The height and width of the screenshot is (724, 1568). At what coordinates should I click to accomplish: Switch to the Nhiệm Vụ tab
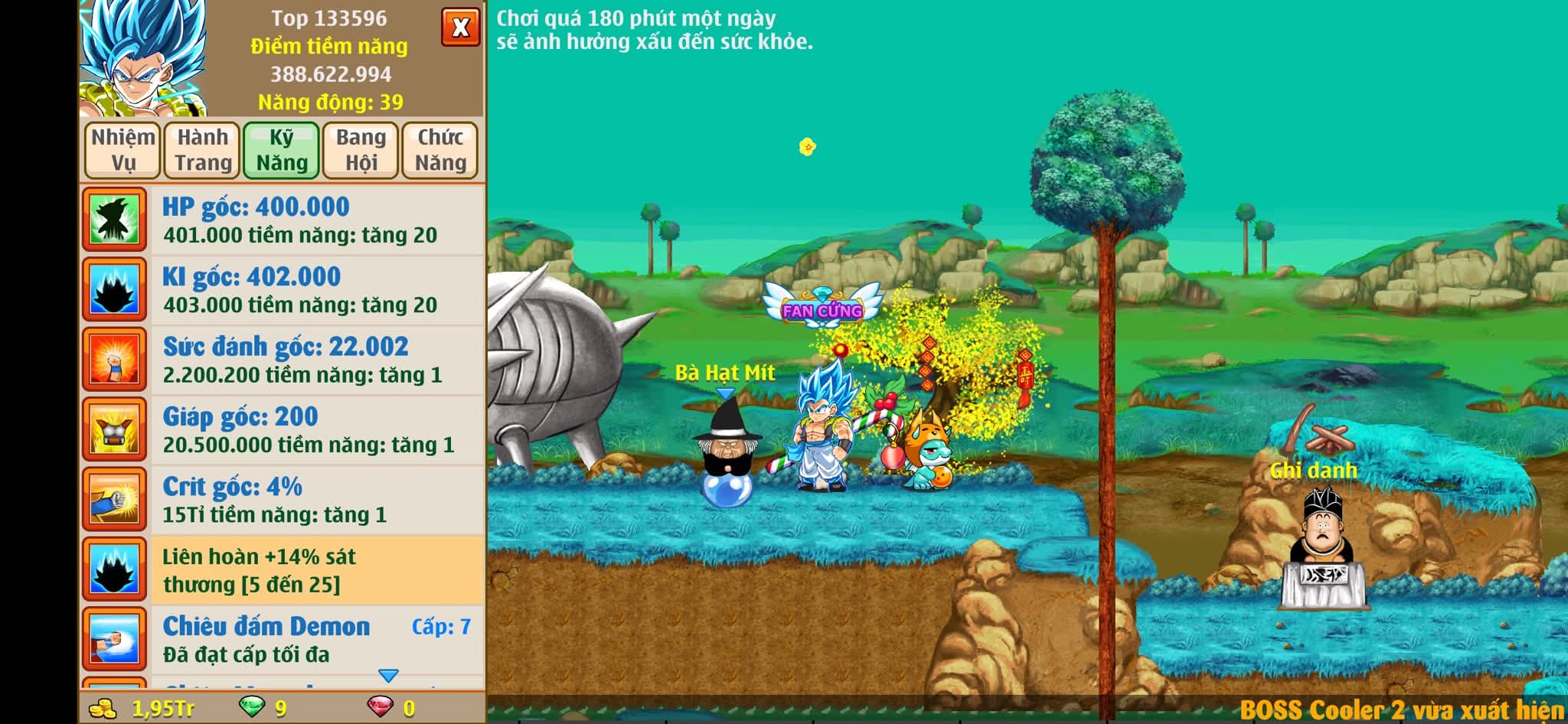click(x=122, y=150)
